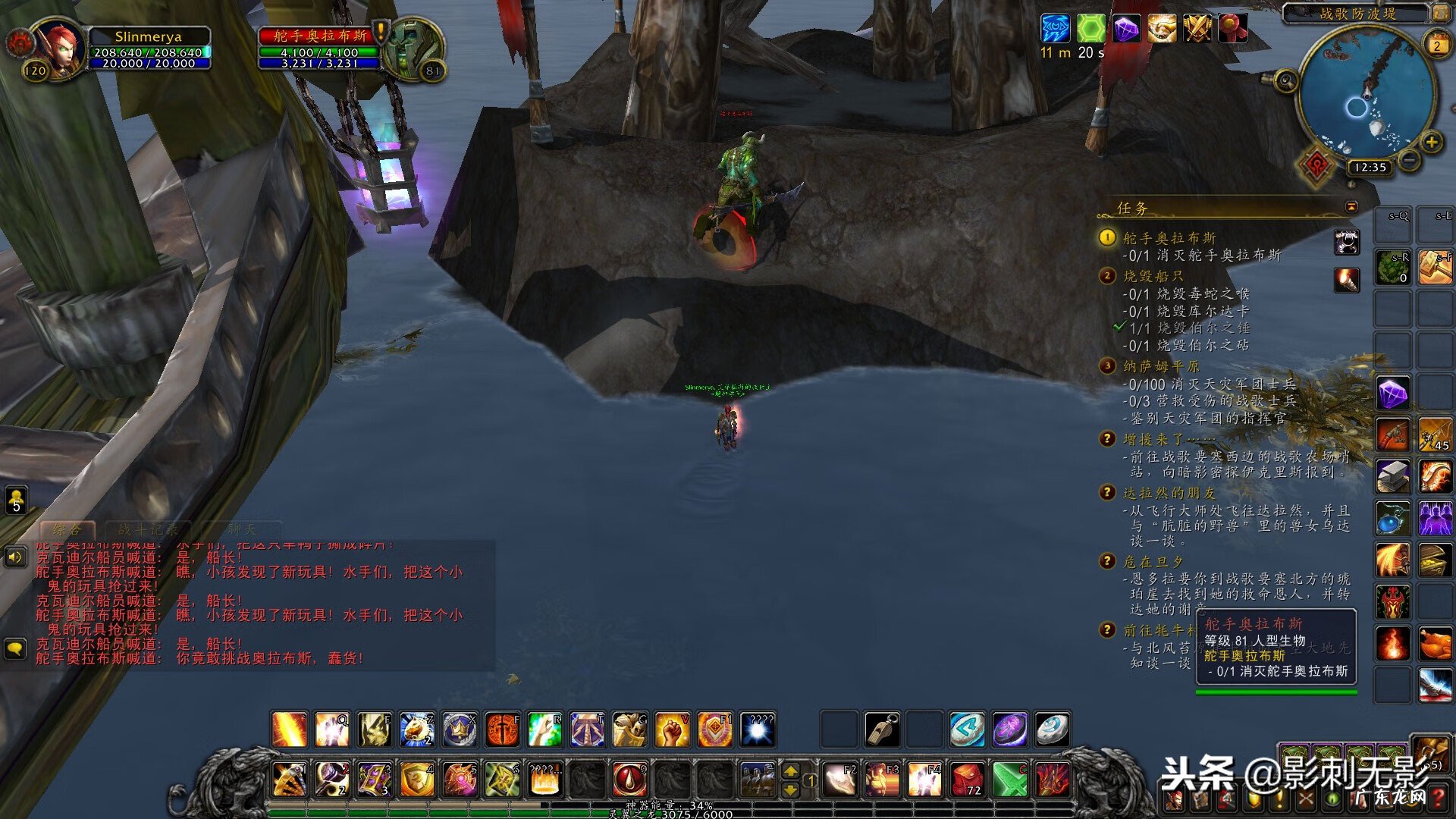Activate the golden fist ability
This screenshot has width=1456, height=819.
pos(672,730)
